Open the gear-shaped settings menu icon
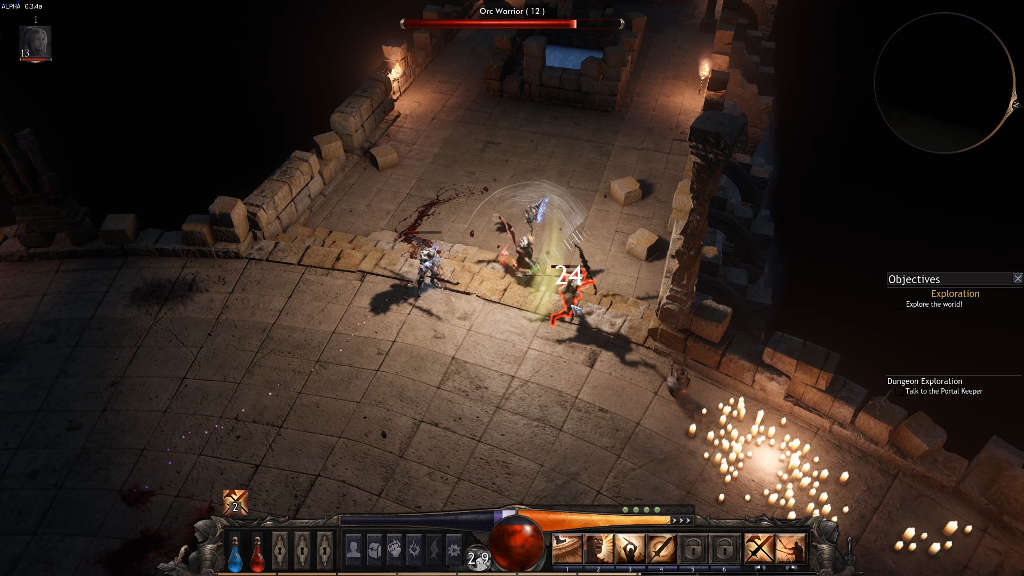 (453, 548)
